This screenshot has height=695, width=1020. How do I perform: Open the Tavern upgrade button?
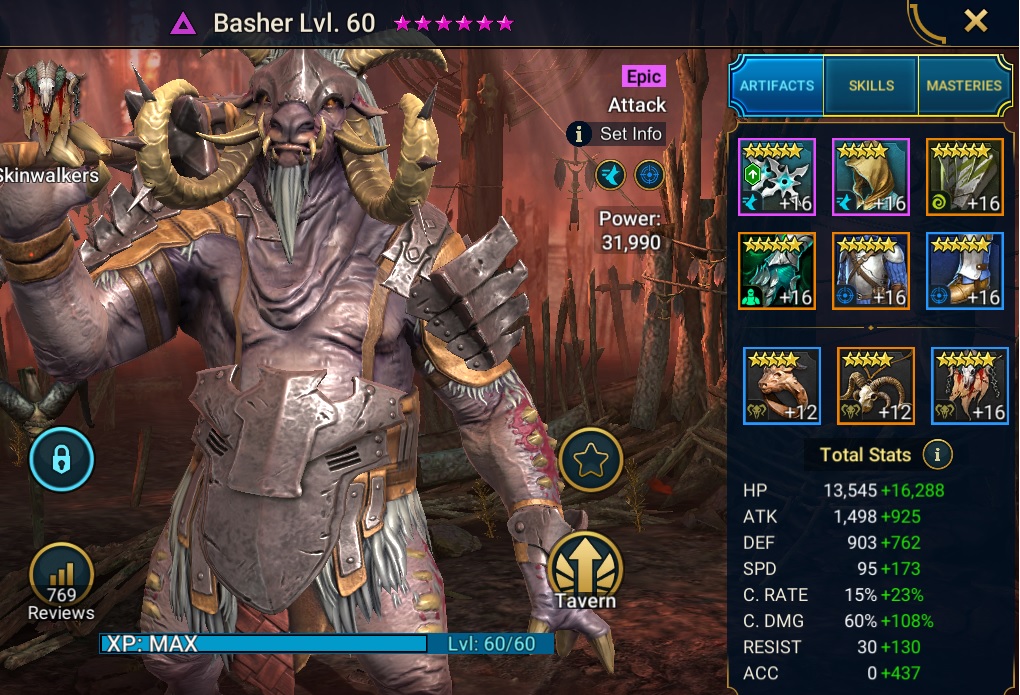[x=586, y=568]
